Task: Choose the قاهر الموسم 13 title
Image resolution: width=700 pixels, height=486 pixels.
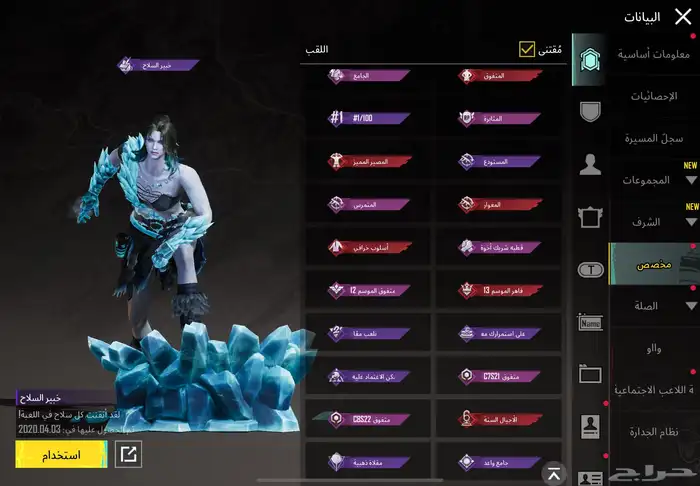Action: point(496,290)
